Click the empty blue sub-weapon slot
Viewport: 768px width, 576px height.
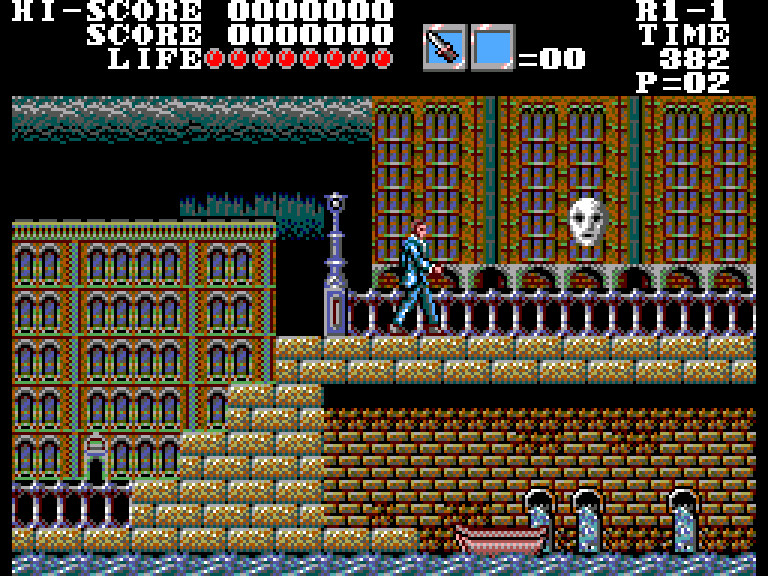(492, 48)
